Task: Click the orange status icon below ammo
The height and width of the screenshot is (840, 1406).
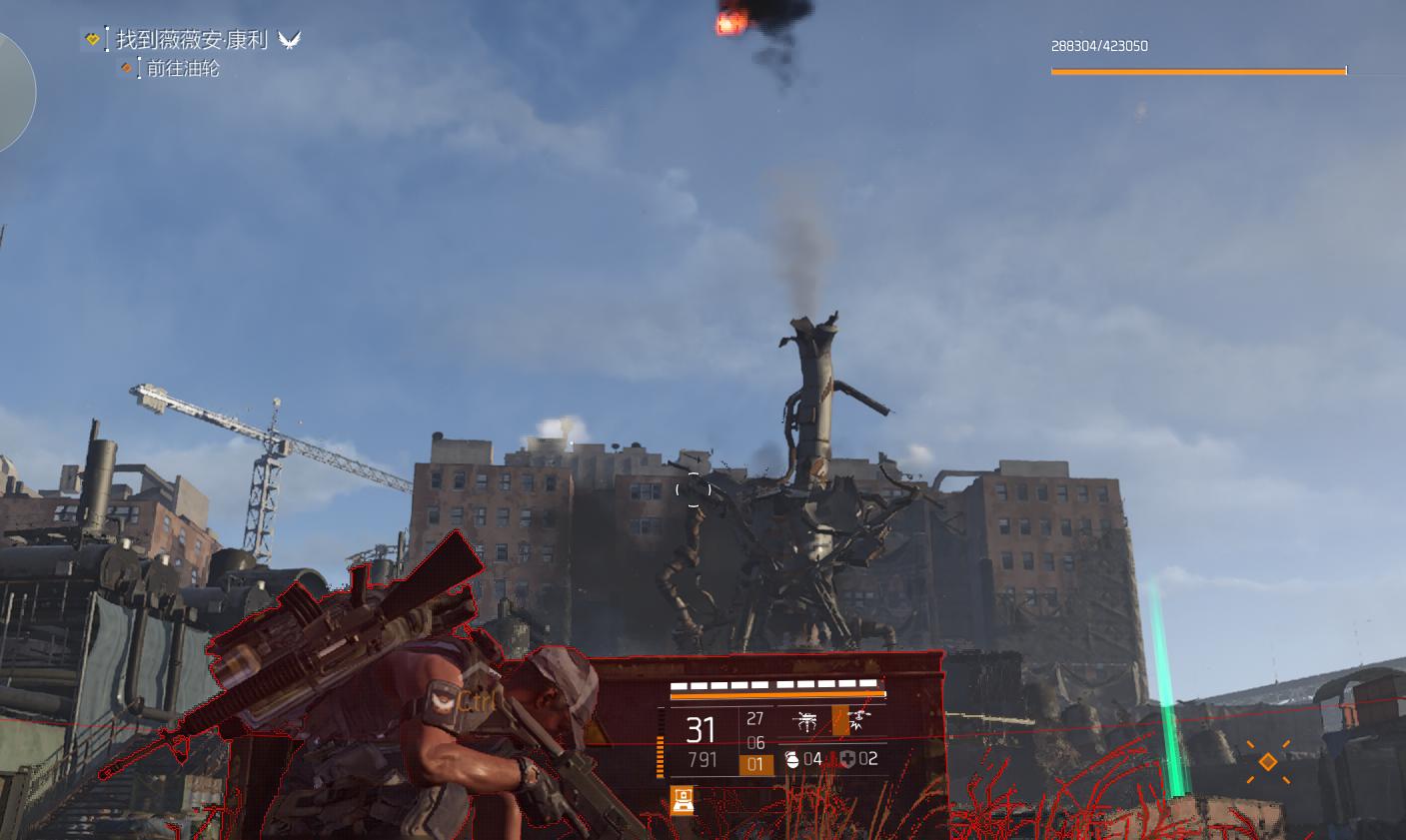Action: (683, 800)
